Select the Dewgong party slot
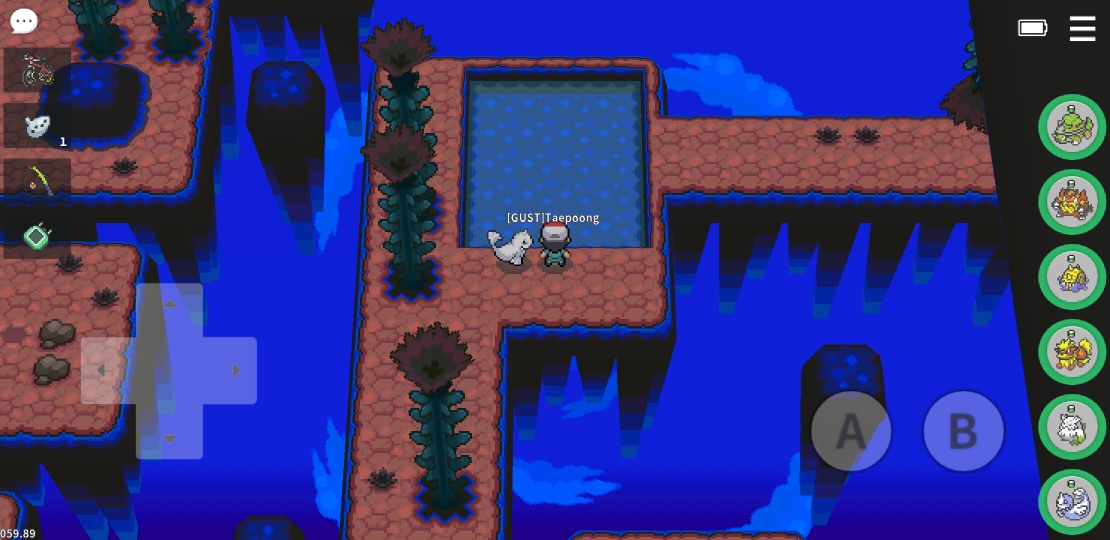This screenshot has width=1110, height=540. [x=1072, y=502]
